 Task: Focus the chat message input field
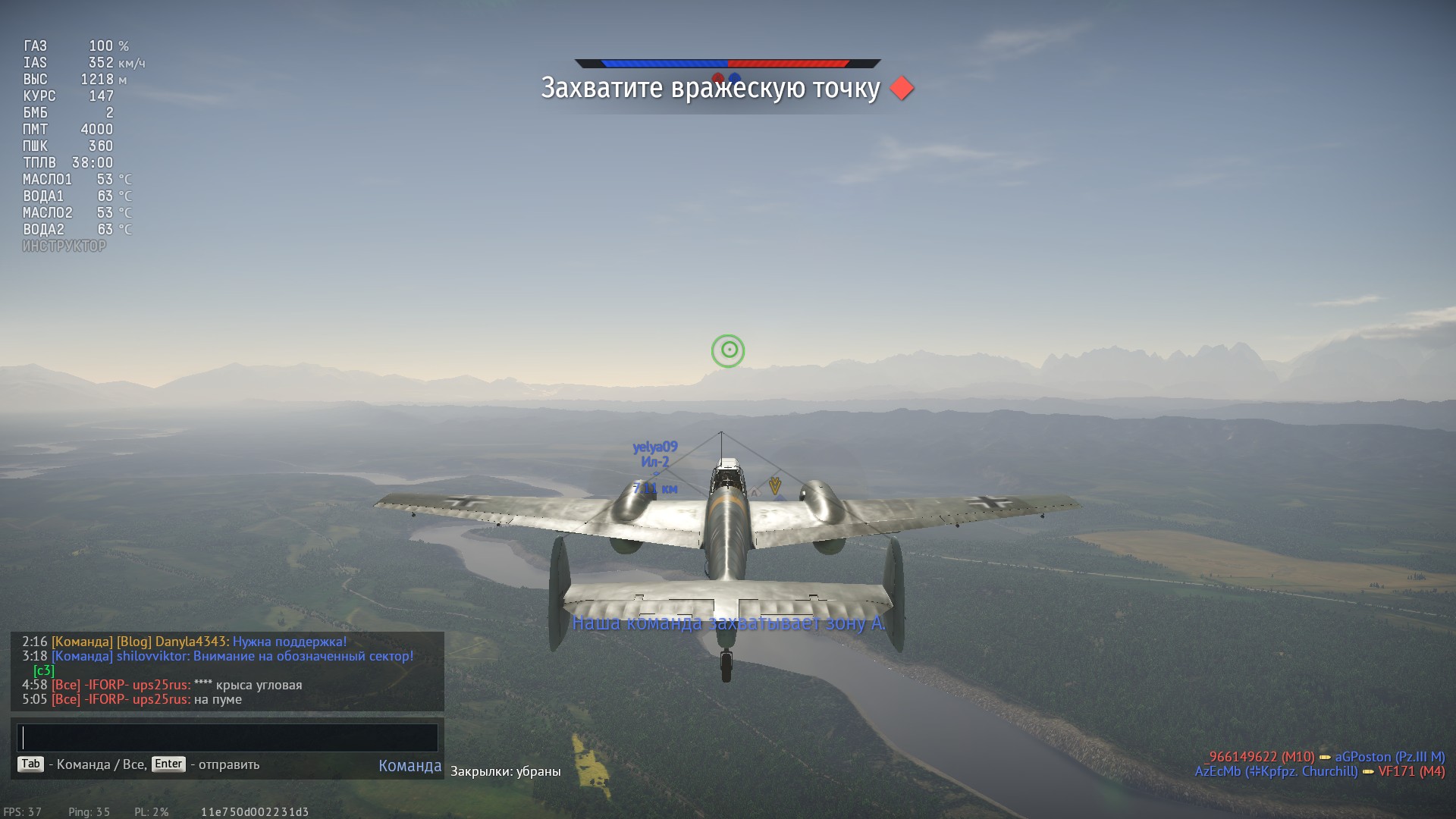coord(227,738)
